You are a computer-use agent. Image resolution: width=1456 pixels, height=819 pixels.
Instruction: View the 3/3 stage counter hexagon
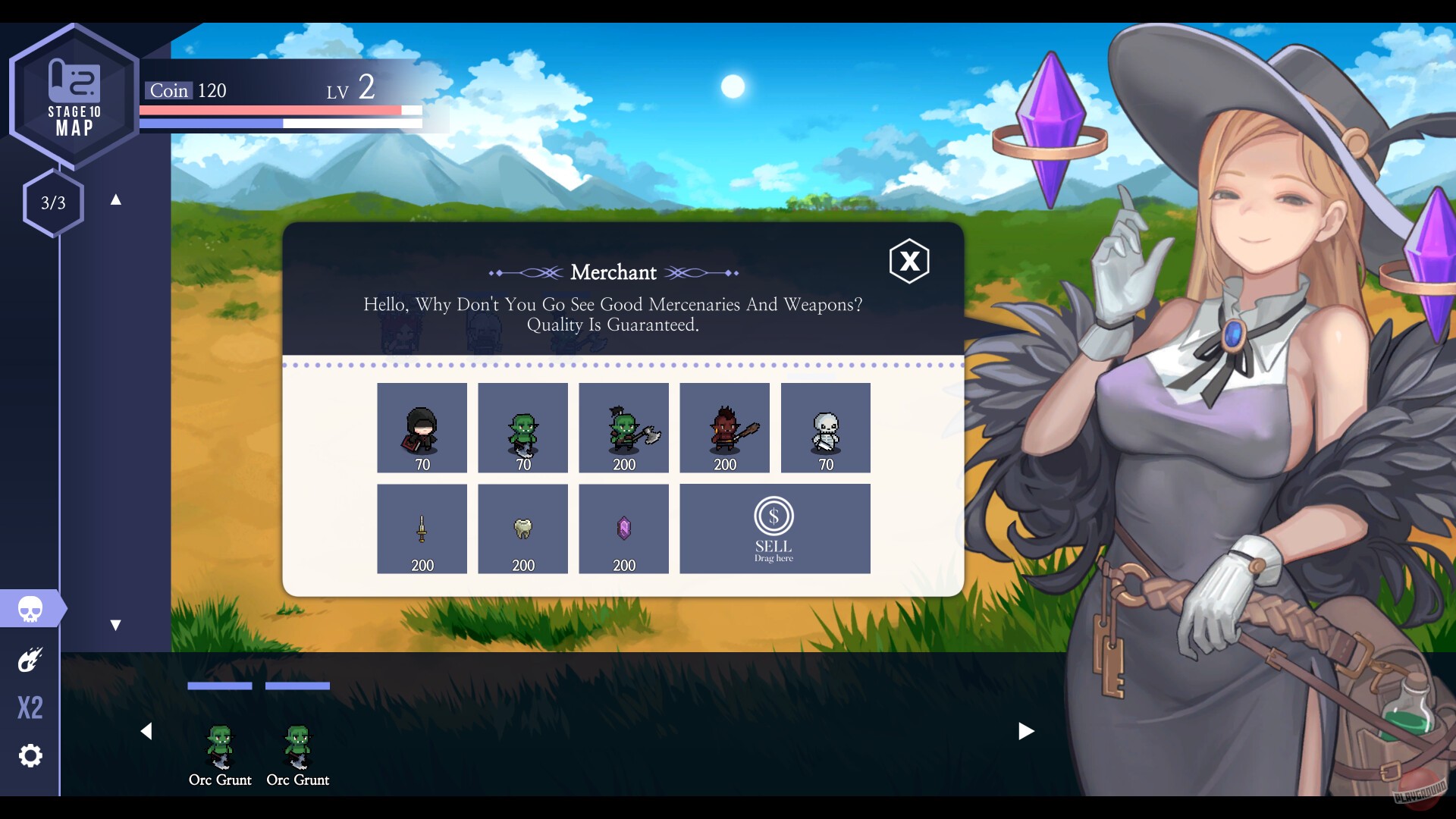coord(53,202)
